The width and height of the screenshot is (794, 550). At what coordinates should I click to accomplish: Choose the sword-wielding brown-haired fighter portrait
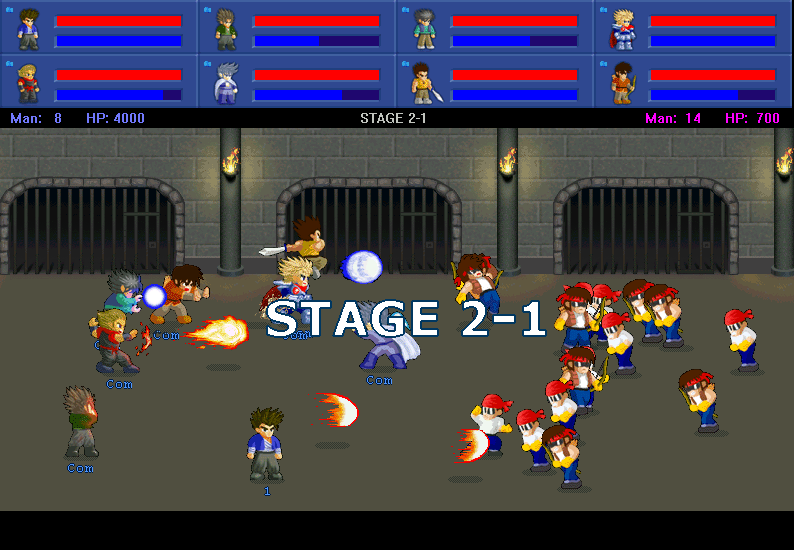click(424, 82)
